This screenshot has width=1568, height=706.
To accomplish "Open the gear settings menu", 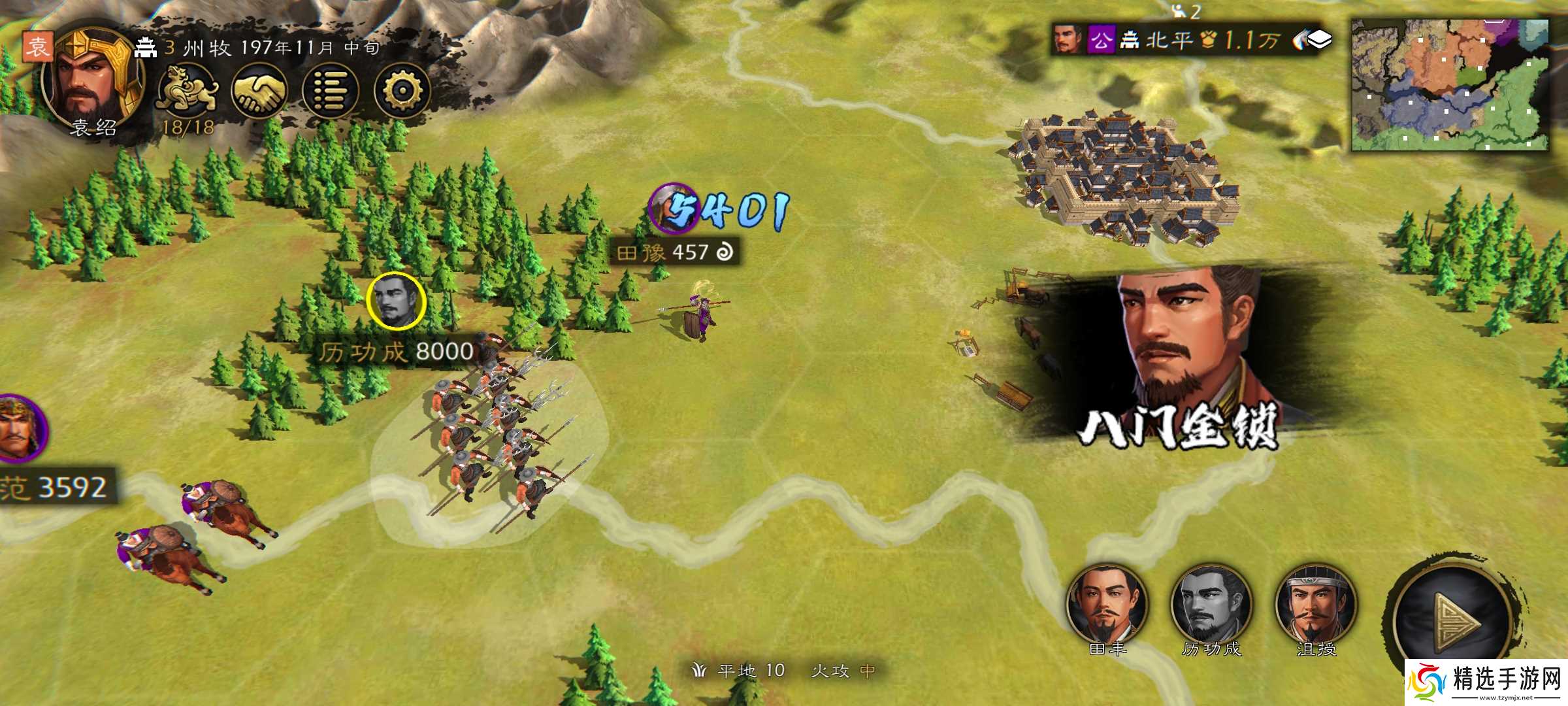I will pos(402,92).
